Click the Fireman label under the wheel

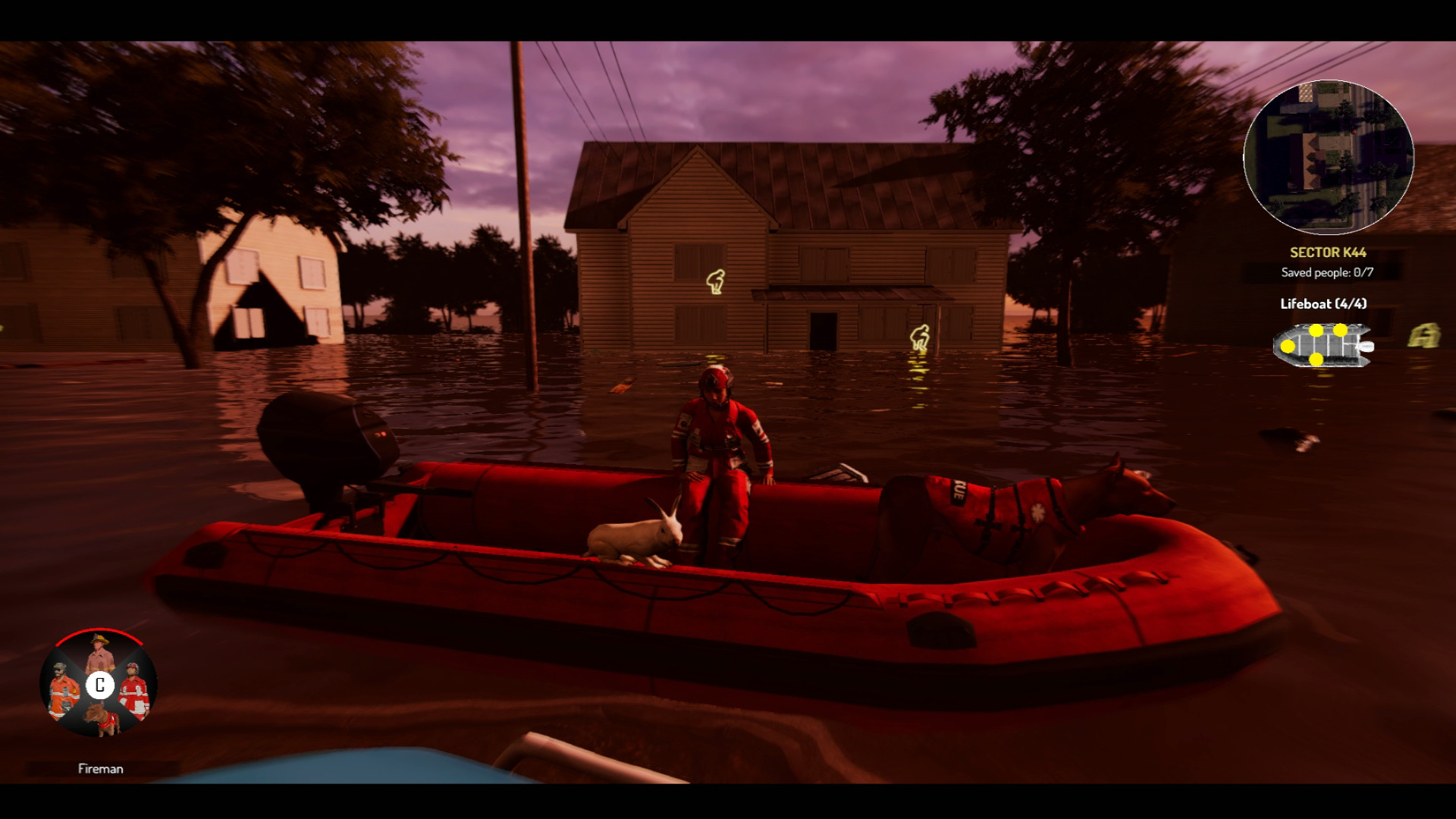click(102, 768)
